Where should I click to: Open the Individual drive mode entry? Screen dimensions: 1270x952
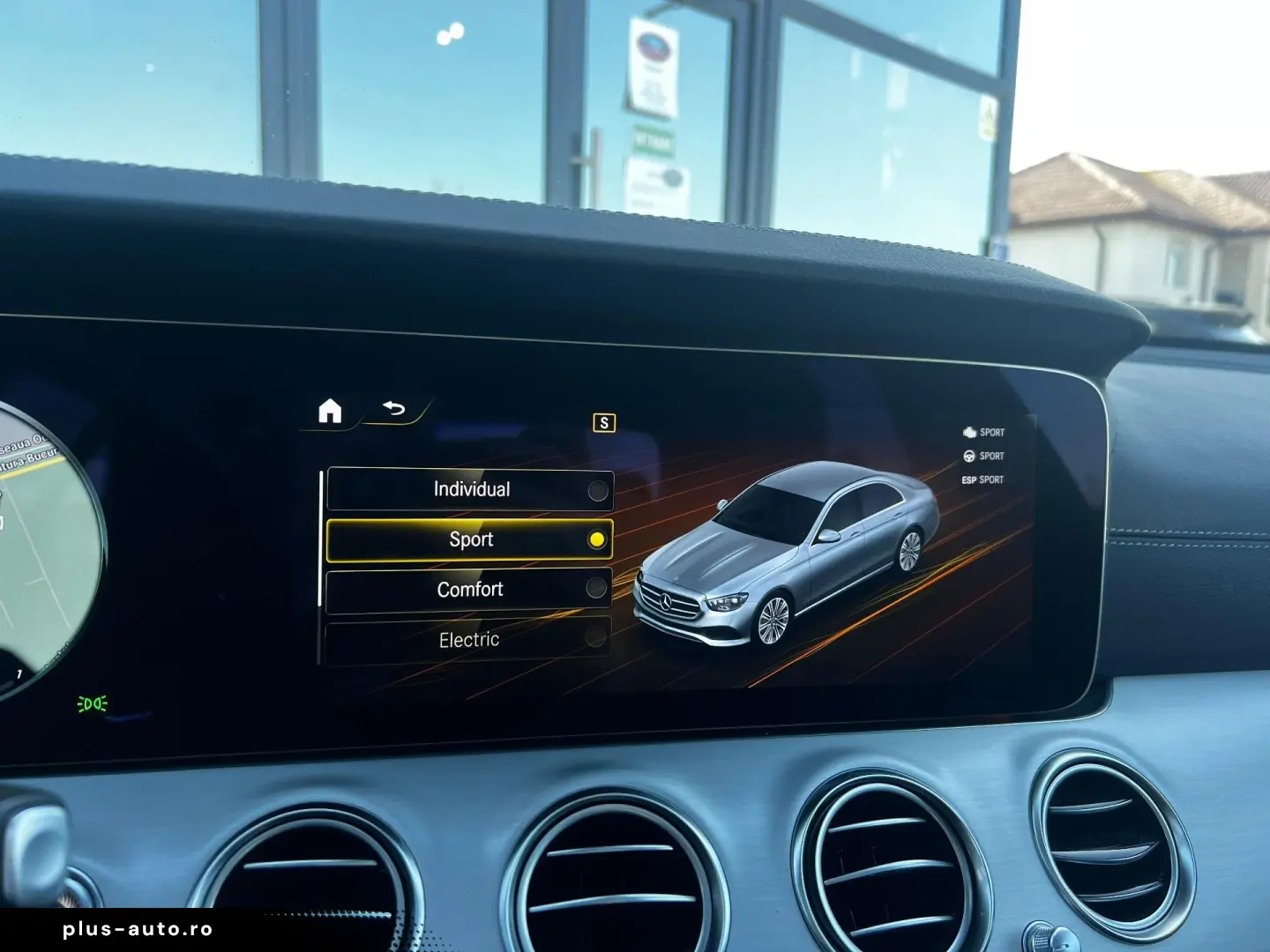pyautogui.click(x=472, y=488)
